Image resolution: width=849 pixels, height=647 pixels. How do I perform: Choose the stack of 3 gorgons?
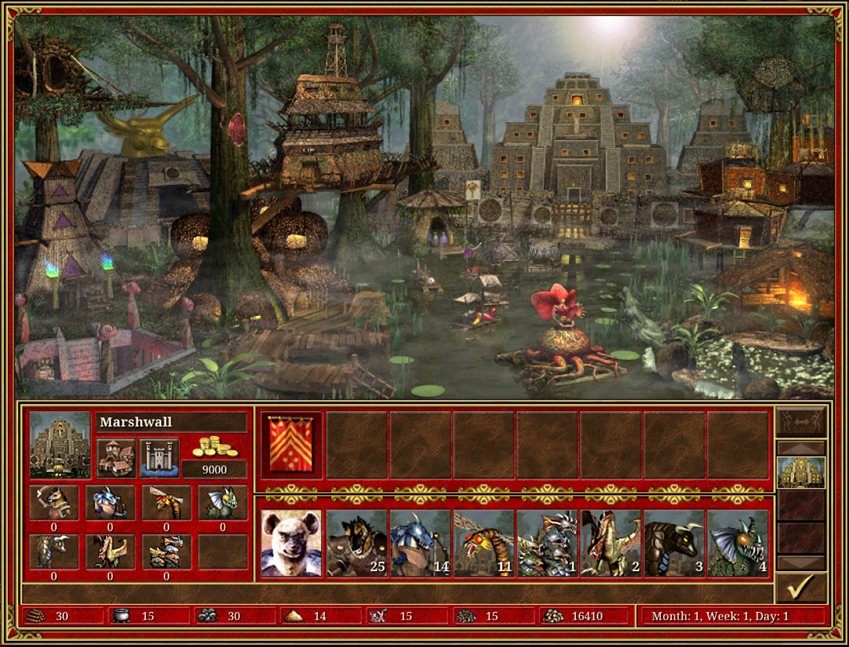tap(674, 543)
